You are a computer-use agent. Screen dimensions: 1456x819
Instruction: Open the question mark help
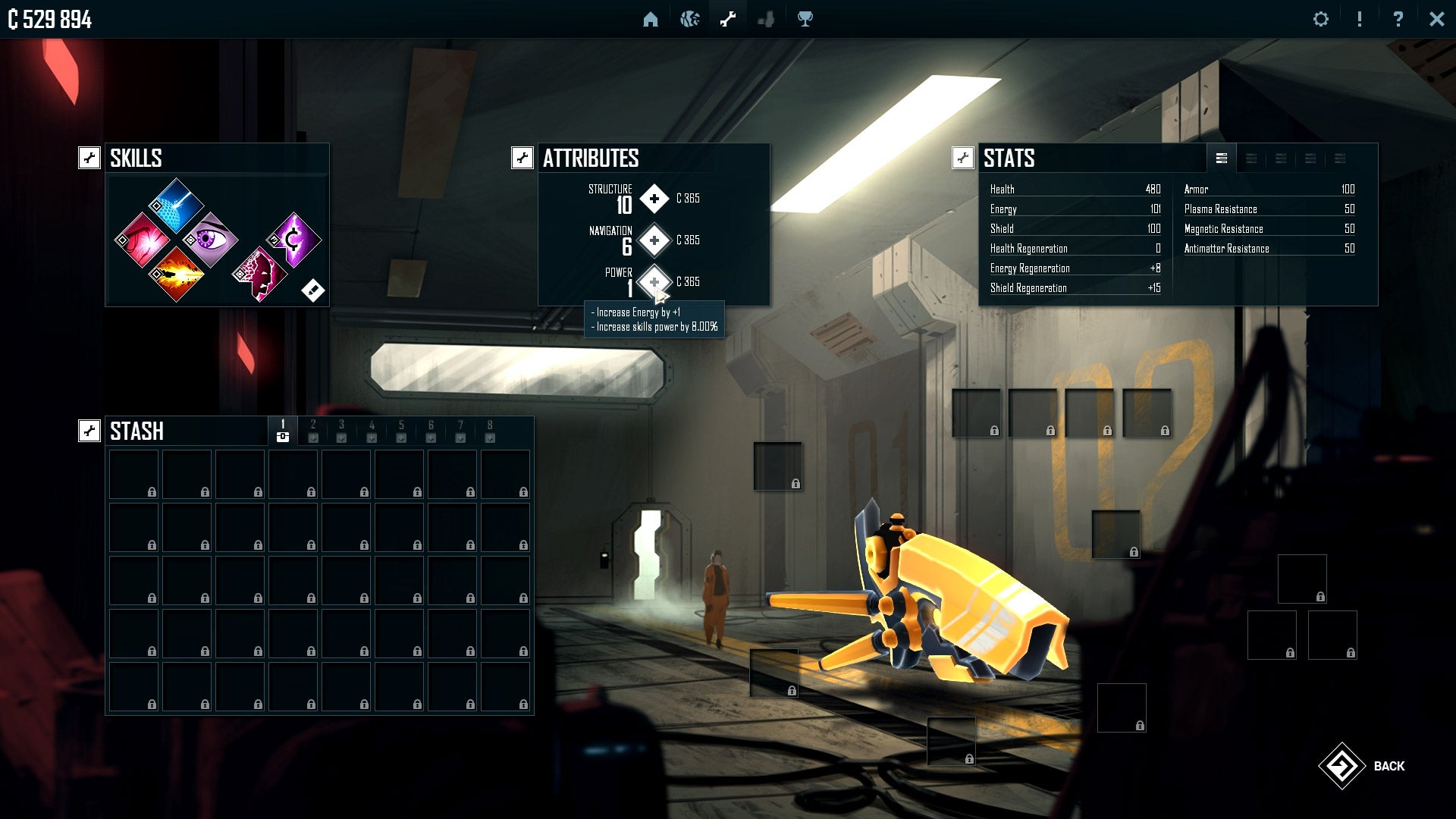pyautogui.click(x=1398, y=20)
